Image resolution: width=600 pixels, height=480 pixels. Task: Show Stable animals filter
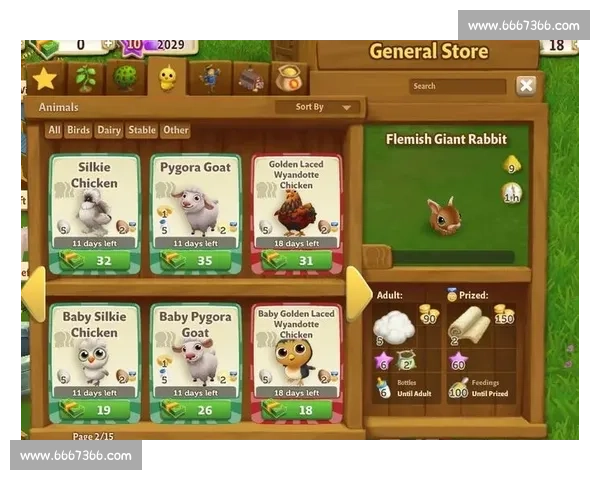tap(142, 130)
